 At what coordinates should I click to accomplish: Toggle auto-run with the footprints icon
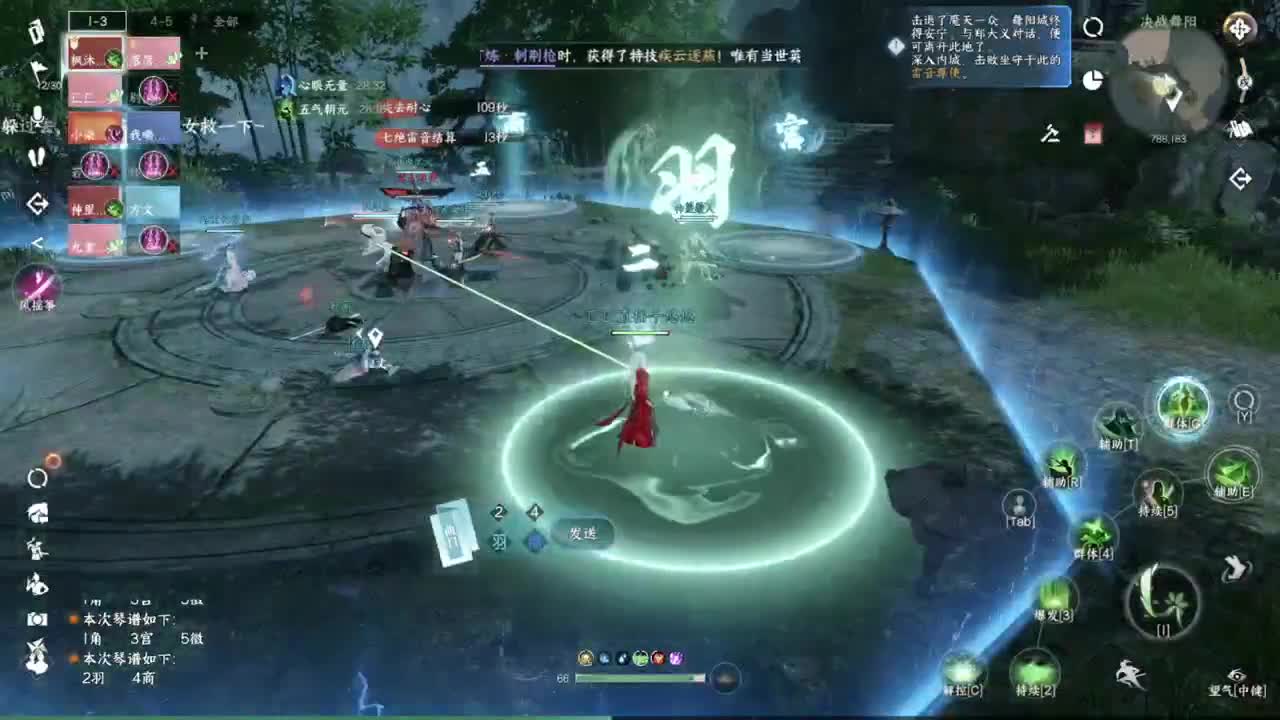36,158
